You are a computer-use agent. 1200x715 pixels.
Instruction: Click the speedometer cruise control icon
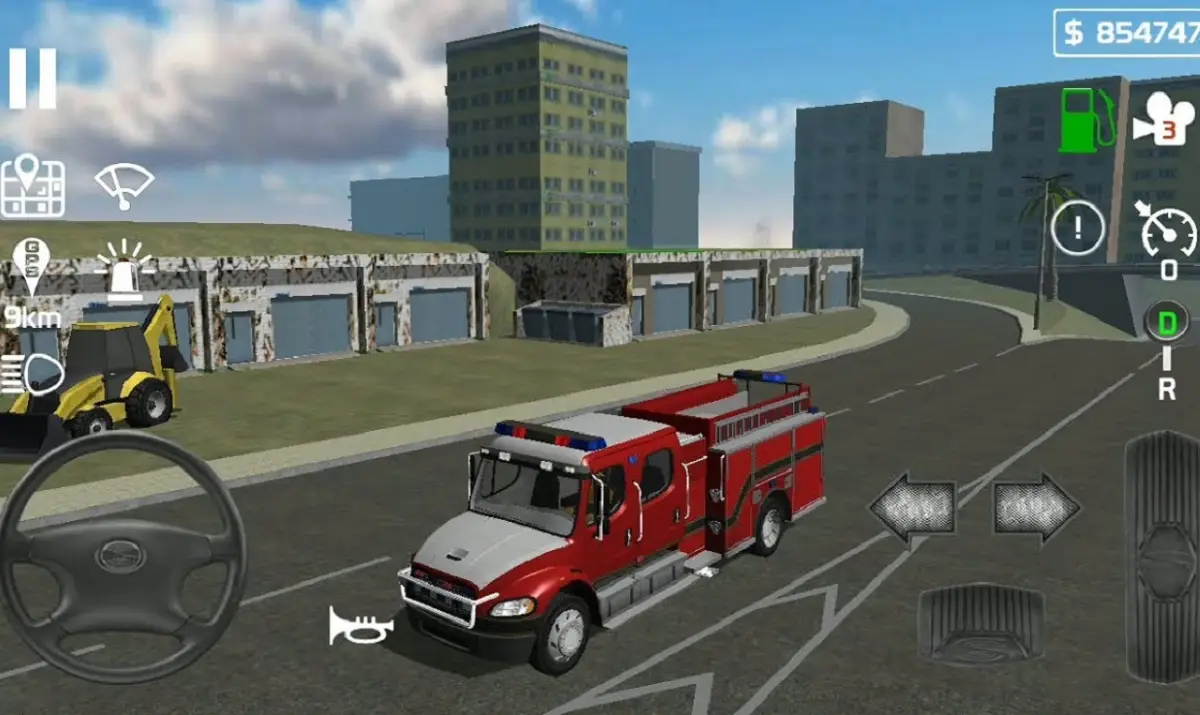1168,232
